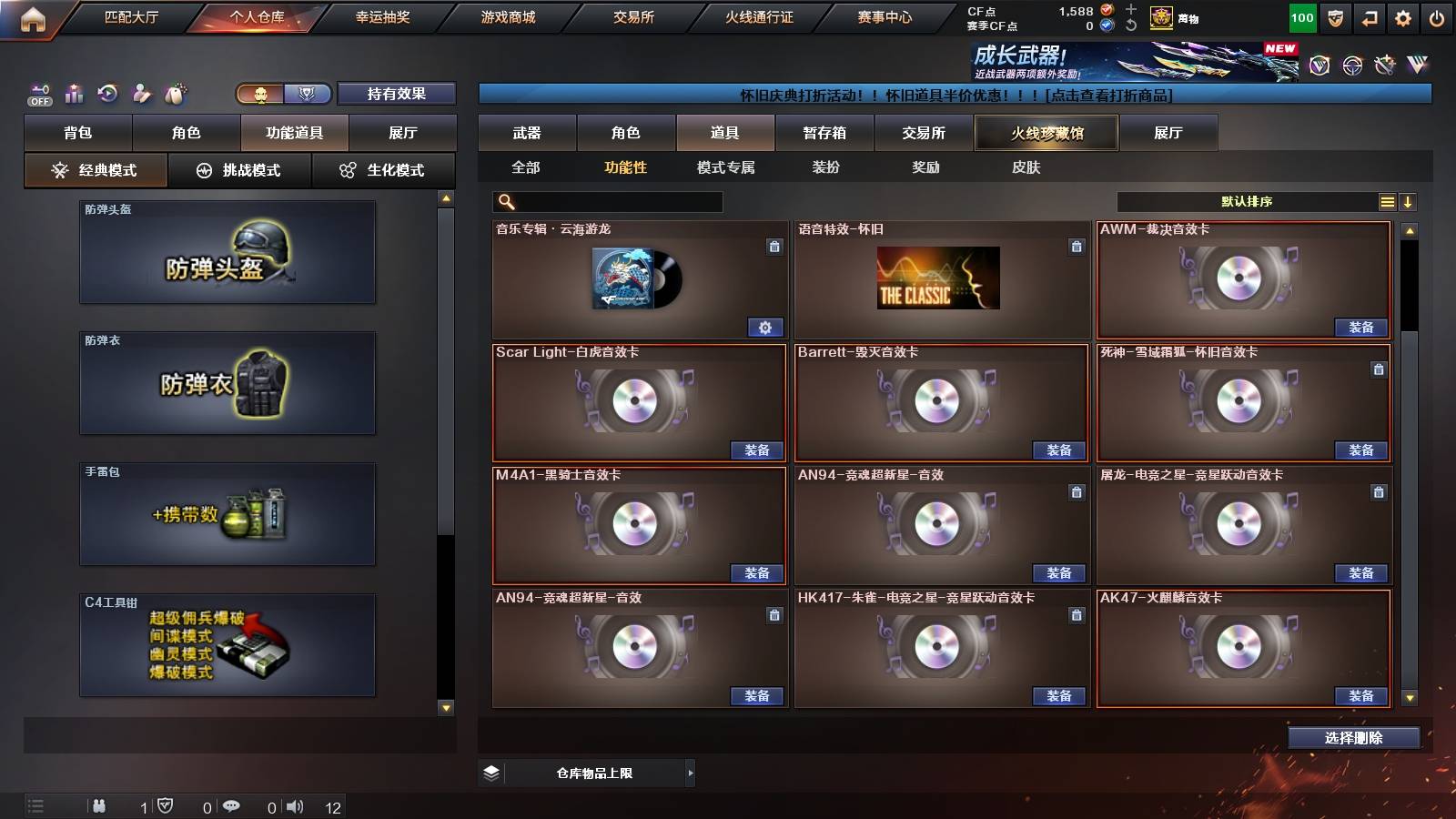Click the wrench repair icon below the NEW banner
1456x819 pixels.
click(x=1385, y=66)
